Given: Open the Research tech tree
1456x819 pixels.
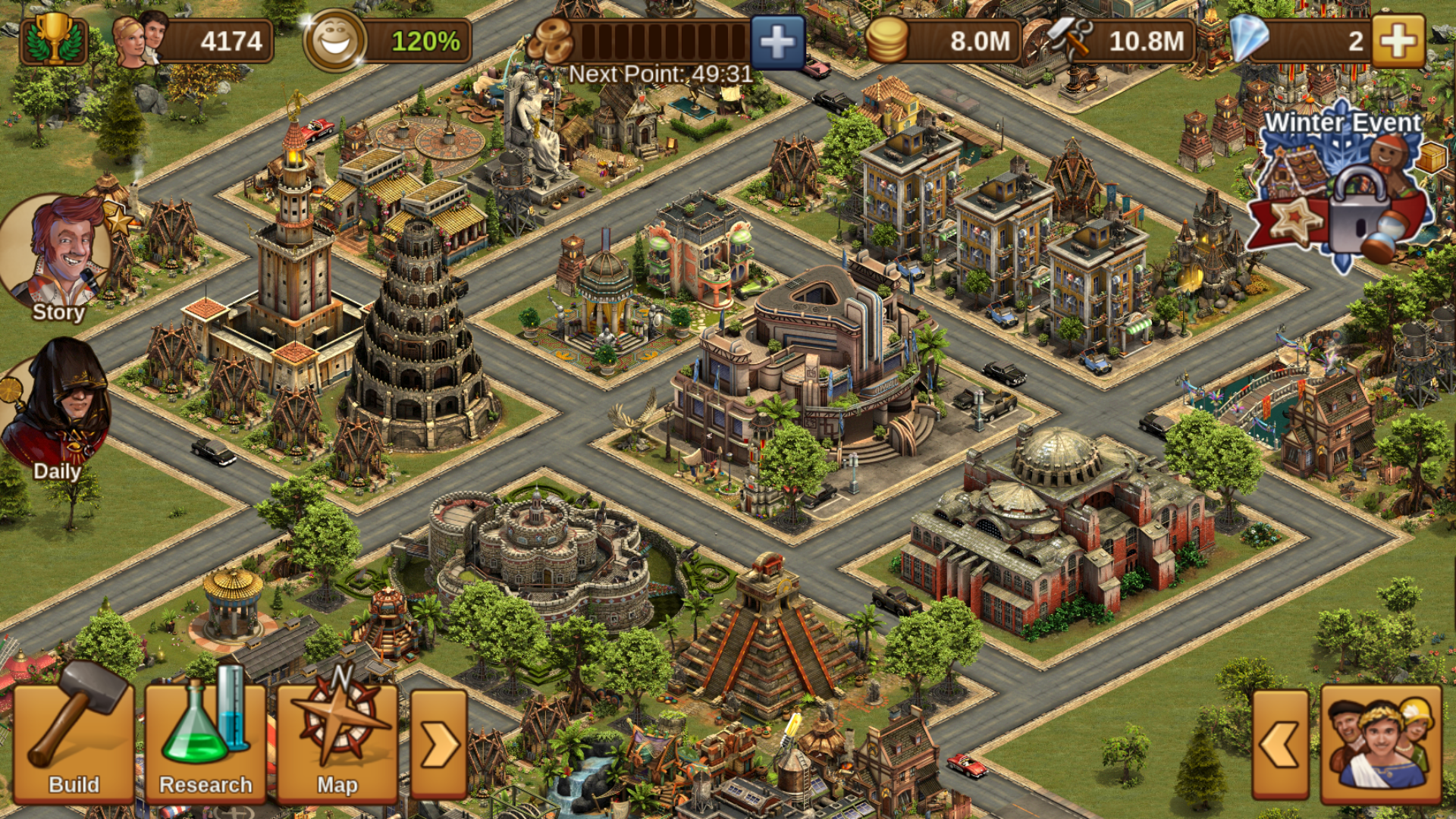Looking at the screenshot, I should (205, 743).
